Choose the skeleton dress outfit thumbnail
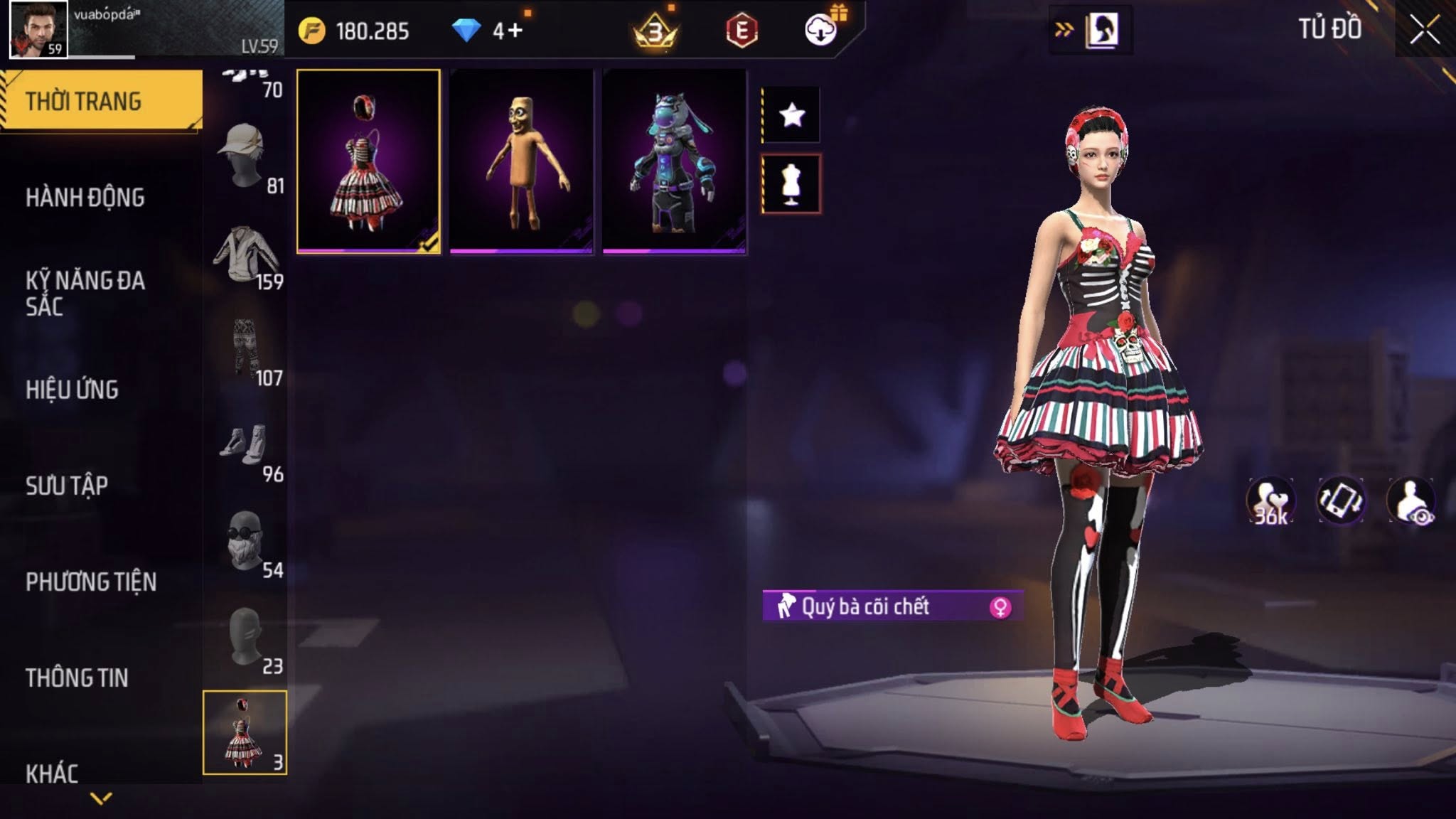Image resolution: width=1456 pixels, height=819 pixels. [x=368, y=161]
